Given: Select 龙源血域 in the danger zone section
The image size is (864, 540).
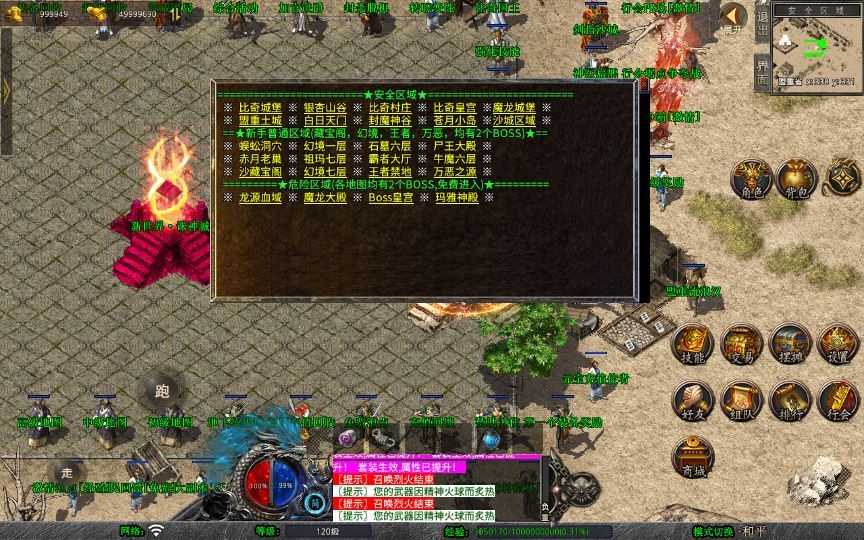Looking at the screenshot, I should coord(260,198).
